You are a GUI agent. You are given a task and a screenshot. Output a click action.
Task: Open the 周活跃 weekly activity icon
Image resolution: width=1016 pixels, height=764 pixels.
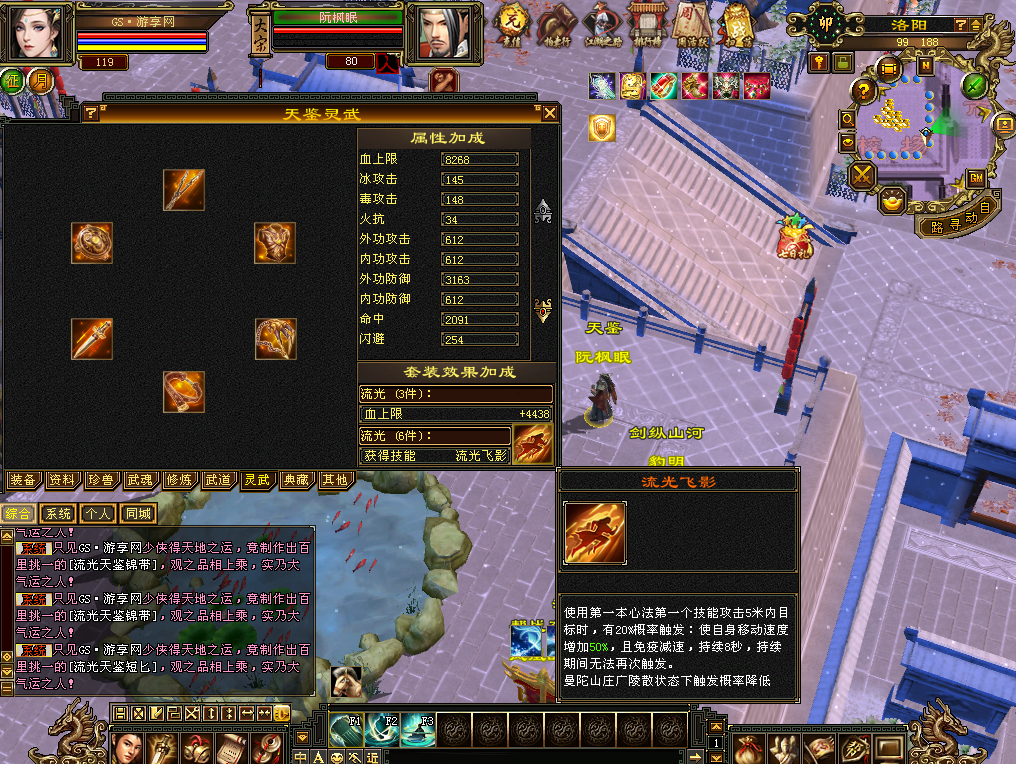(690, 24)
